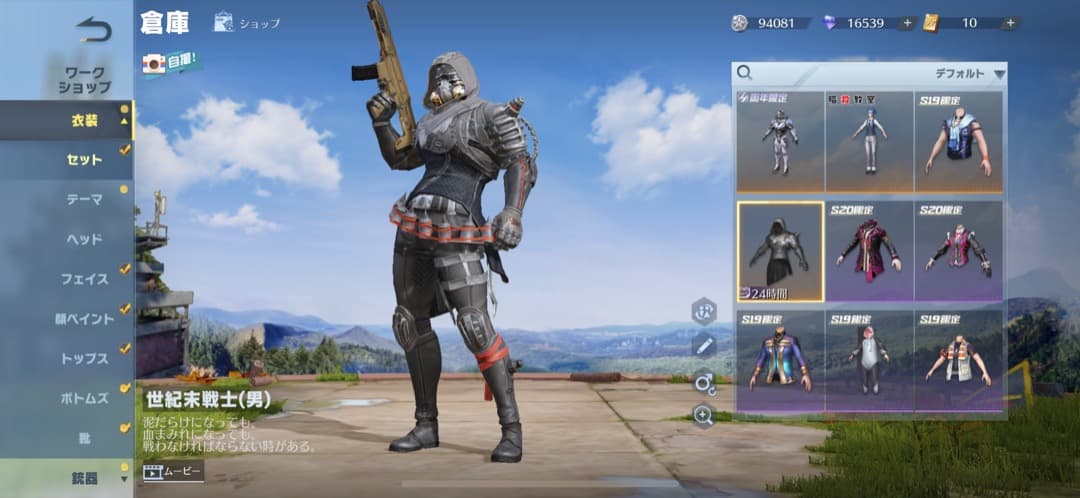This screenshot has height=498, width=1080.
Task: Open the デフォルト sort dropdown
Action: tap(969, 74)
